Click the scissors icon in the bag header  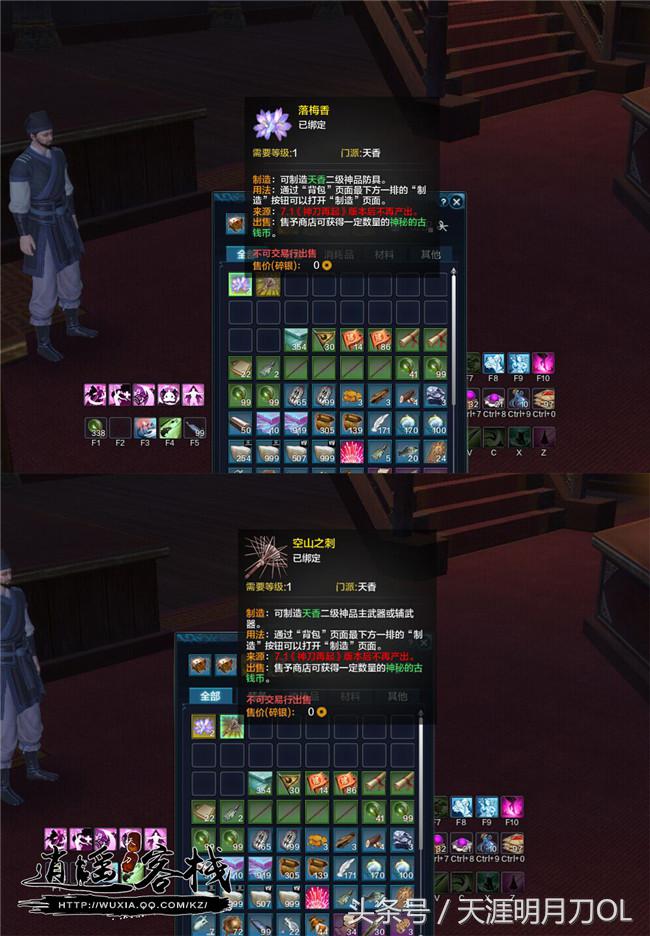[x=443, y=224]
